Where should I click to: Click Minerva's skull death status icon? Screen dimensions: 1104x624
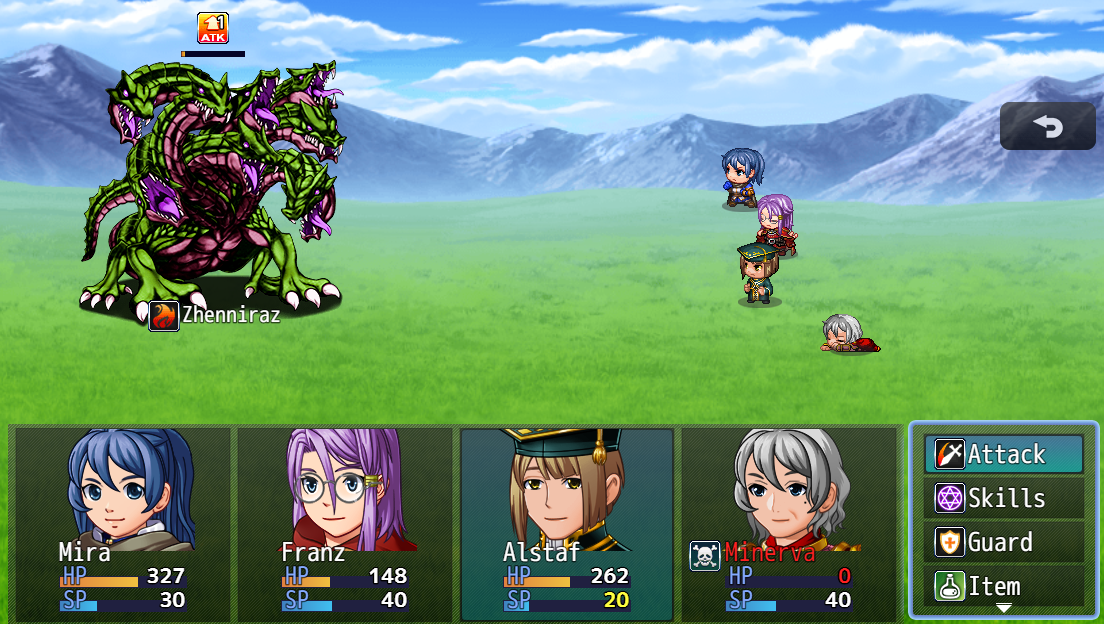point(705,556)
